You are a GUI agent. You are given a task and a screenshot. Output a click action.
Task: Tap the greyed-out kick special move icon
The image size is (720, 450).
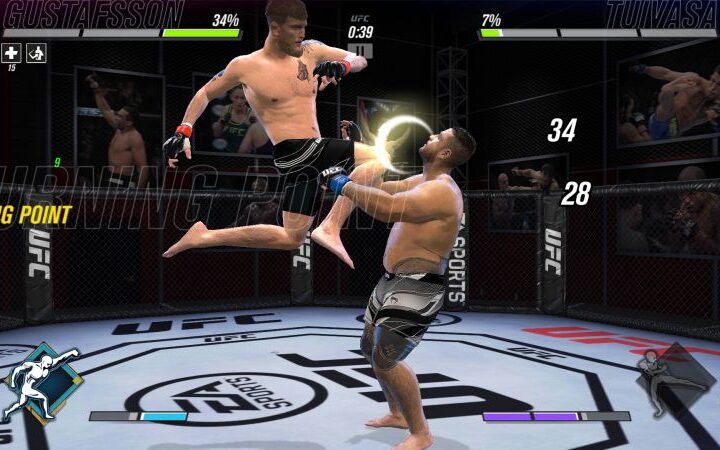pos(675,382)
